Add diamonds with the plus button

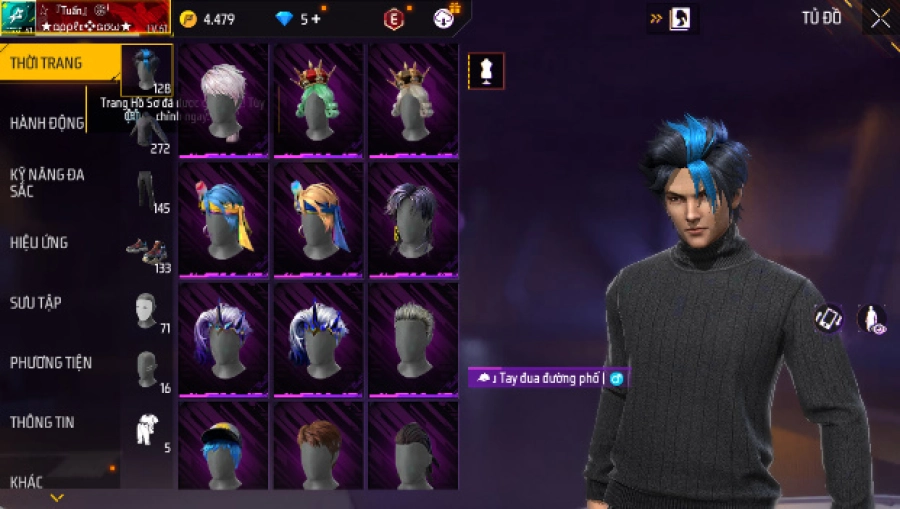317,19
